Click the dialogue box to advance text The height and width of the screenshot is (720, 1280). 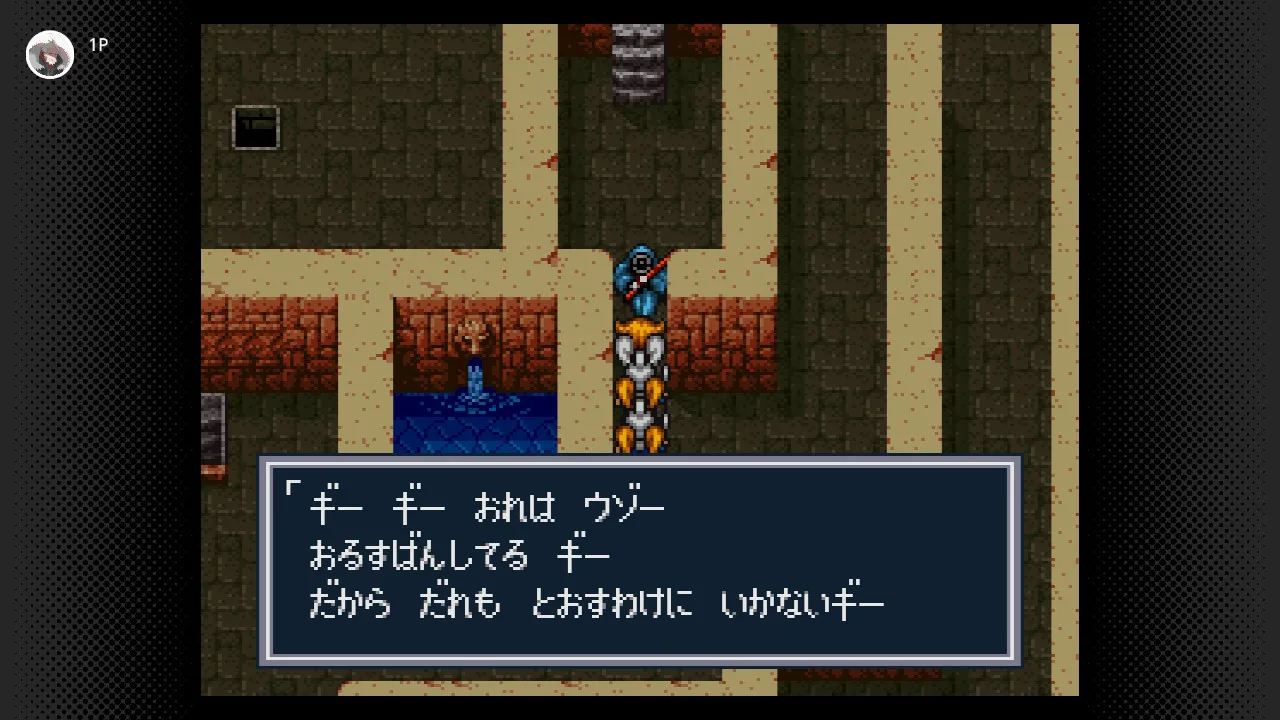click(x=640, y=561)
